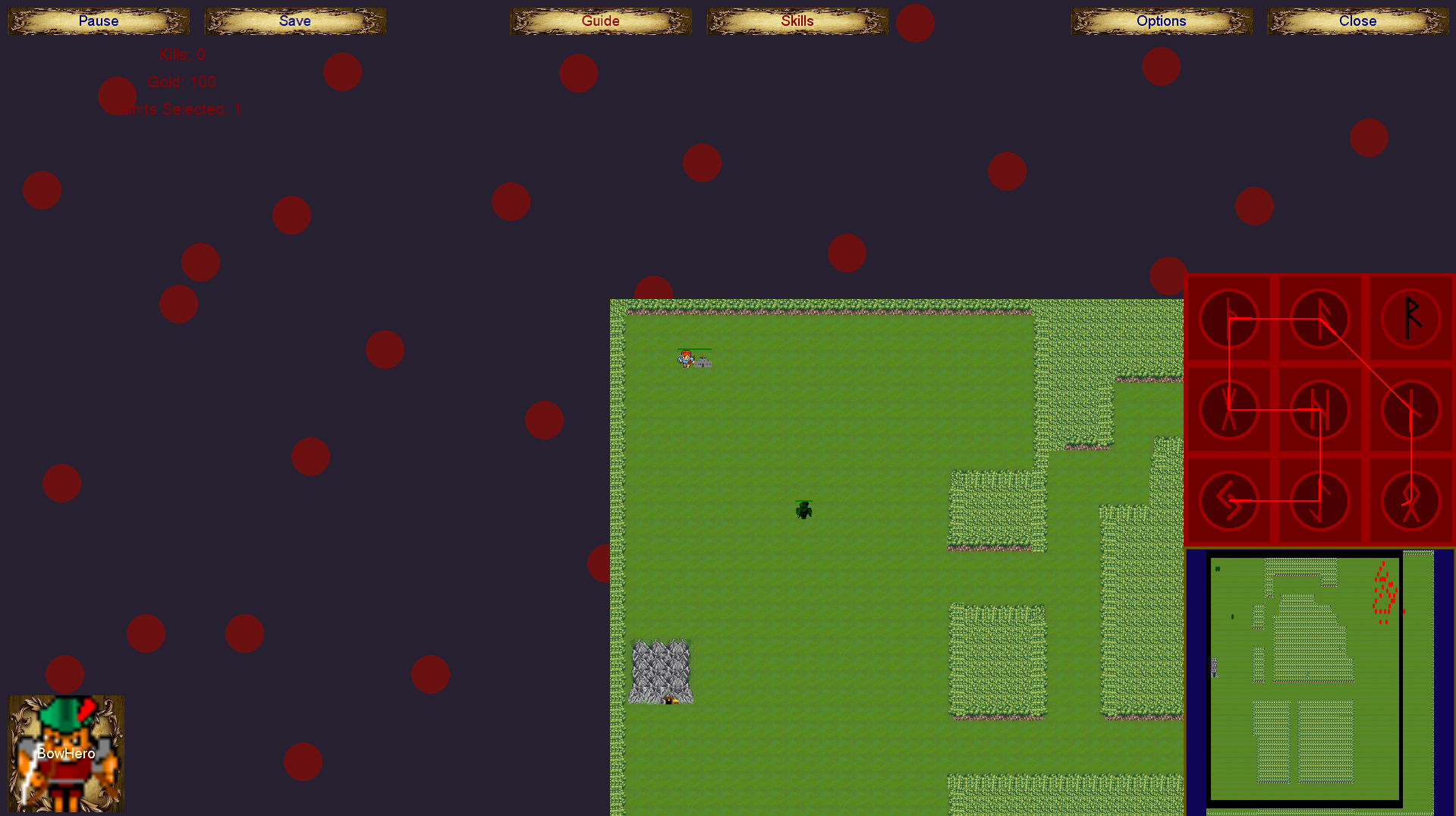The image size is (1456, 816).
Task: Open the Guide
Action: point(600,21)
